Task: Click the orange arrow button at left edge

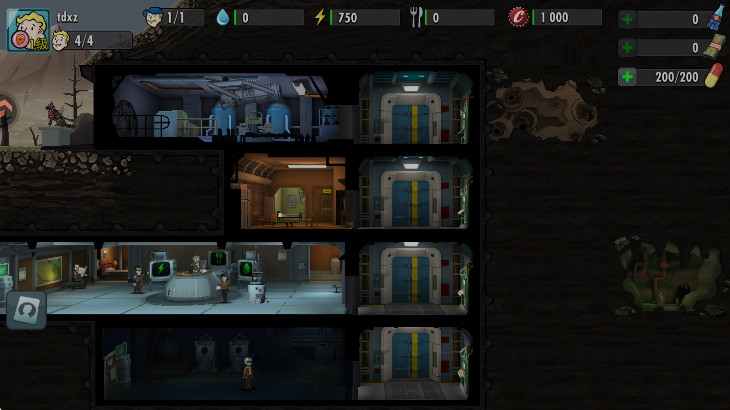Action: 7,109
